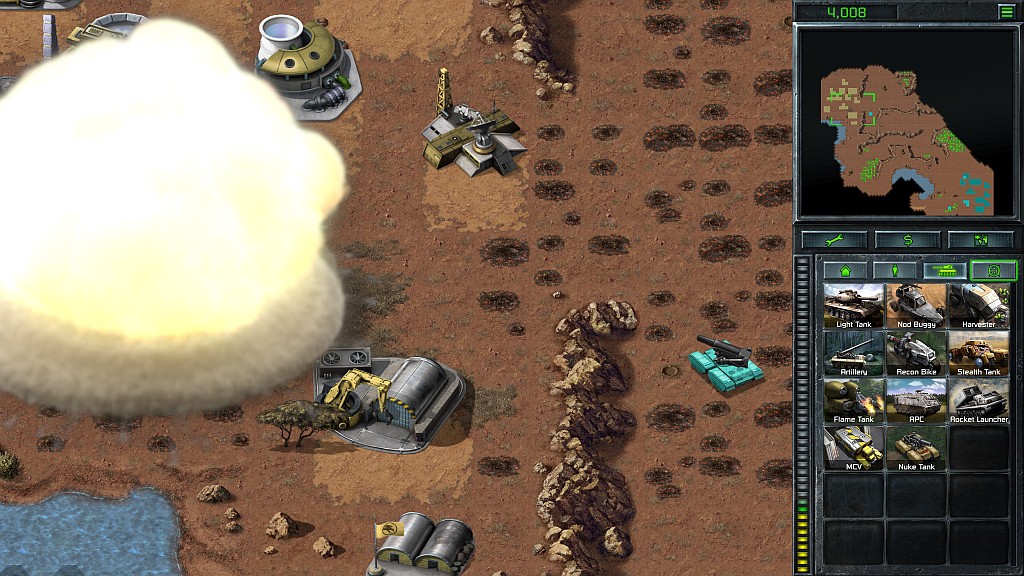Build a Rocket Launcher

978,400
